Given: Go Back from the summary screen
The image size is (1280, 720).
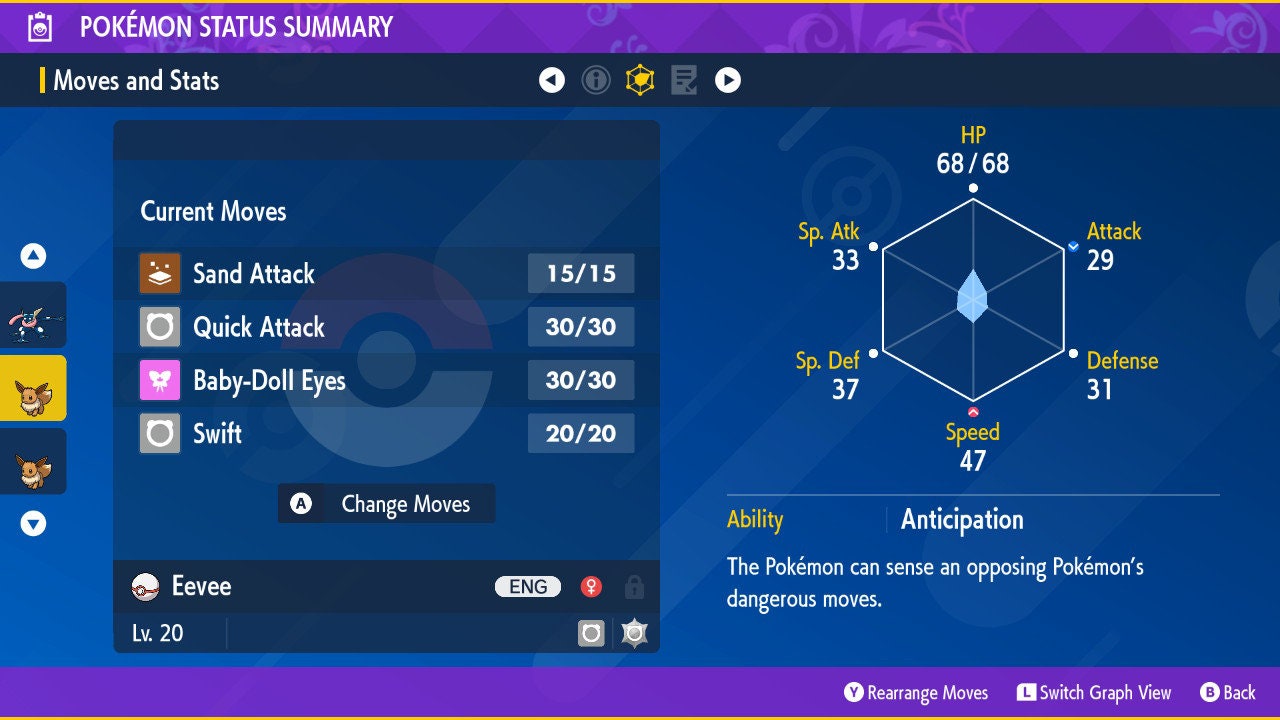Looking at the screenshot, I should point(1227,693).
